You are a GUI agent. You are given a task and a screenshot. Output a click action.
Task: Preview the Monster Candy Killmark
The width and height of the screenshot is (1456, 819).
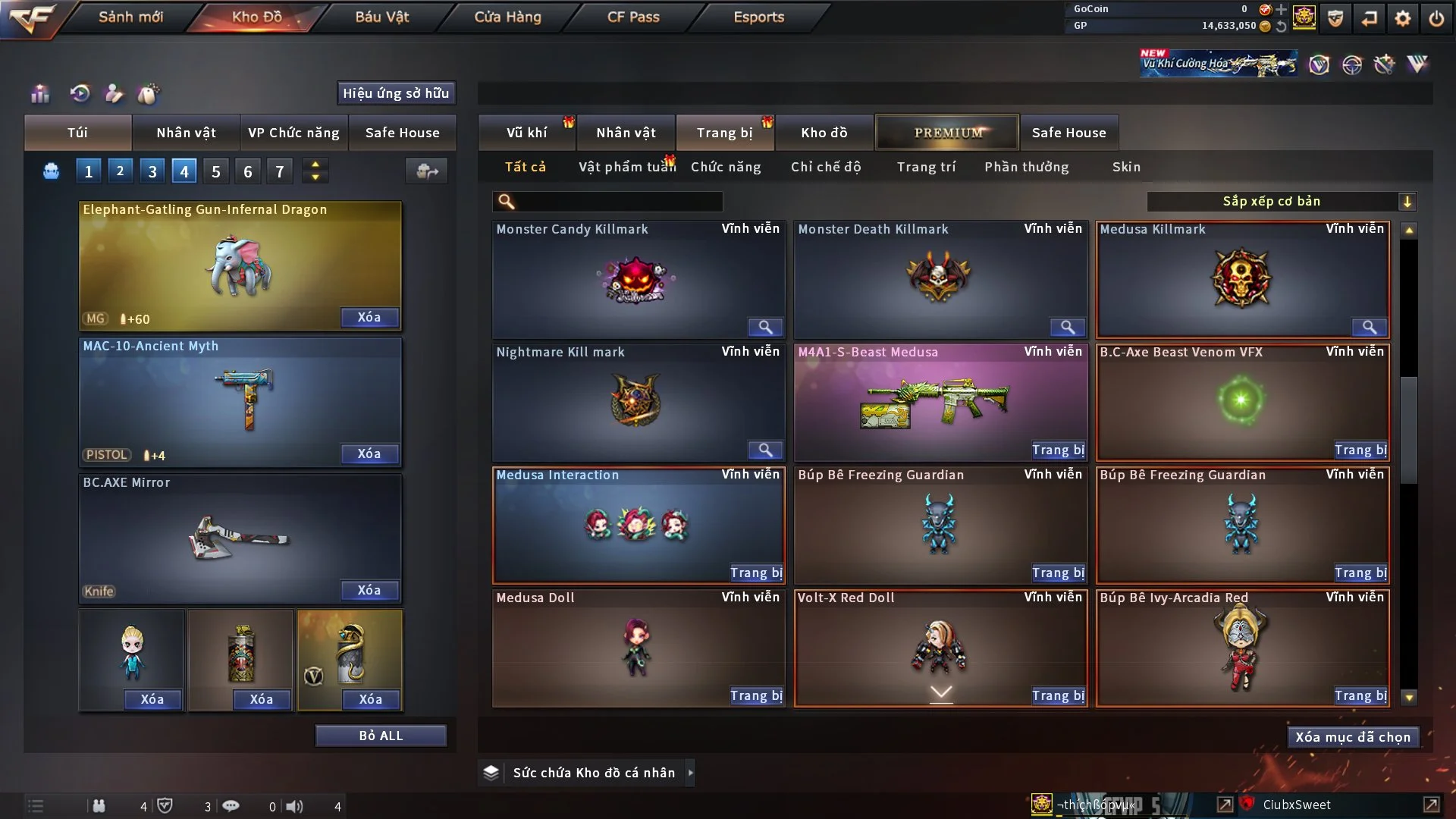tap(765, 327)
